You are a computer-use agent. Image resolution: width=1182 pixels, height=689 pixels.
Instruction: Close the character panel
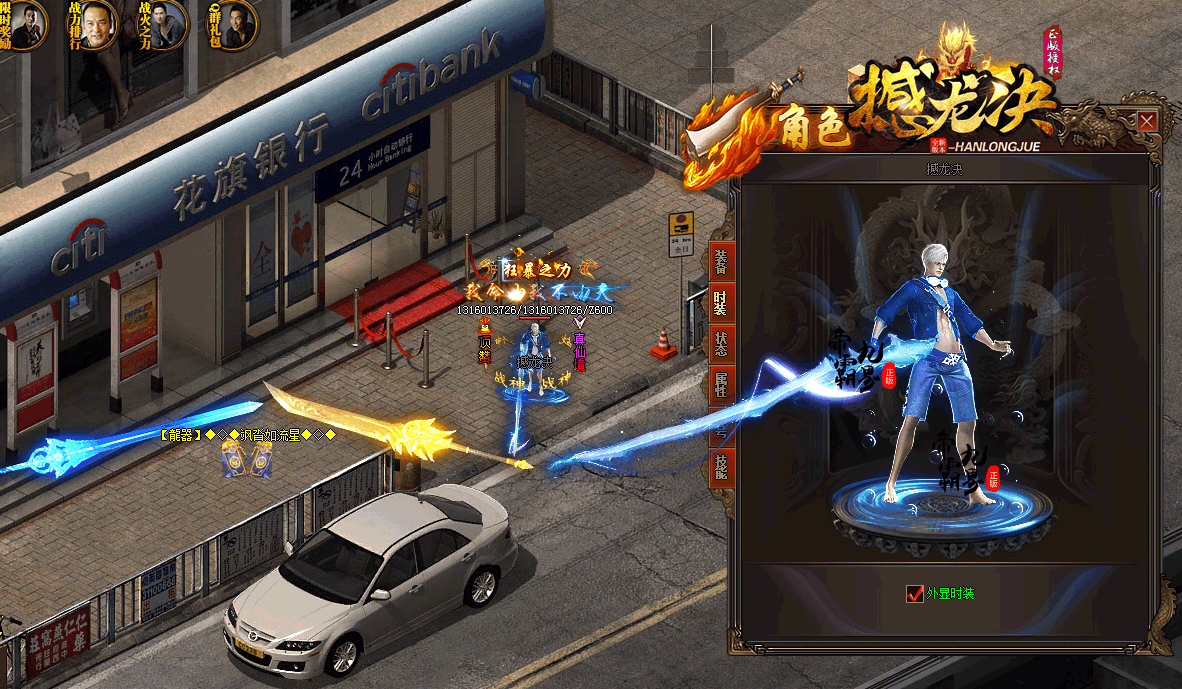pos(1147,122)
